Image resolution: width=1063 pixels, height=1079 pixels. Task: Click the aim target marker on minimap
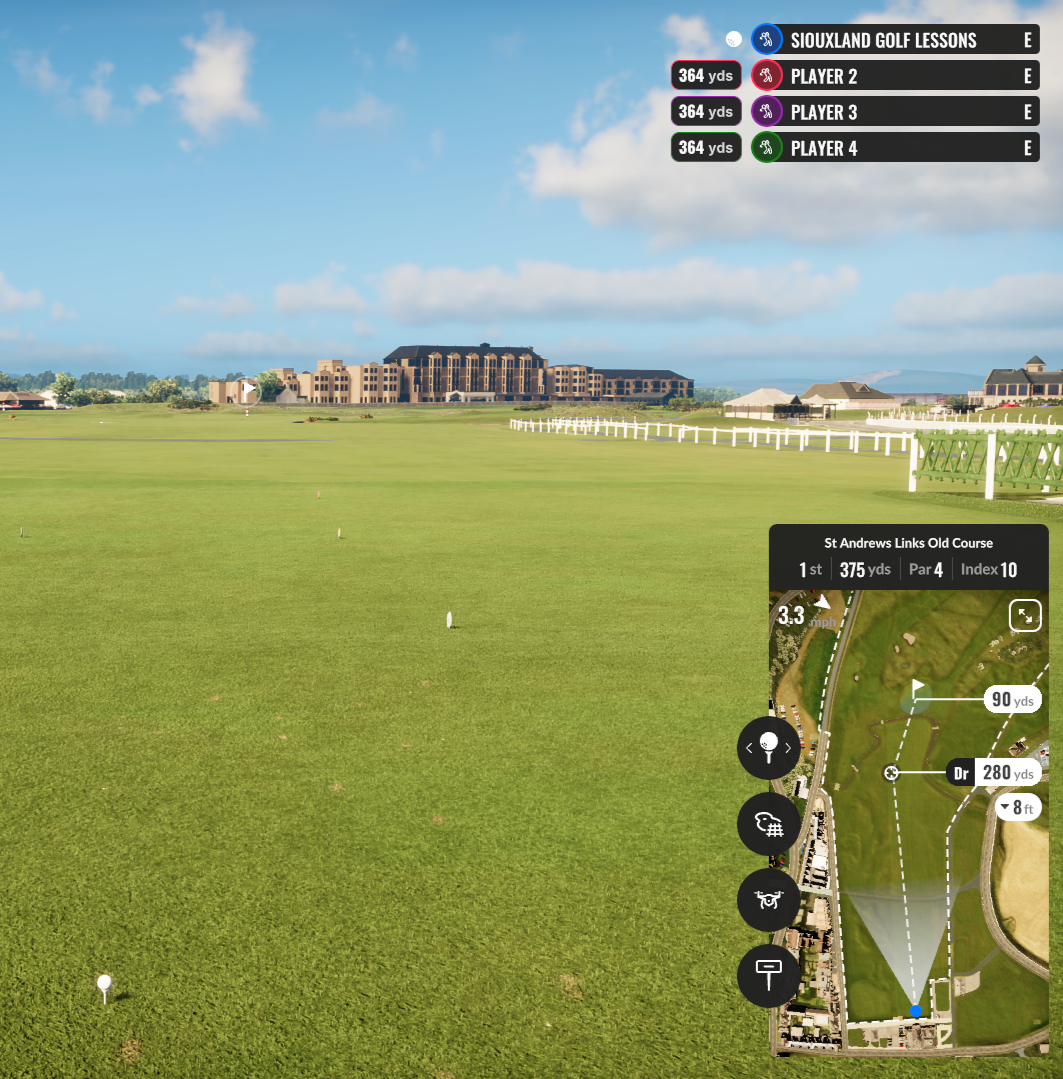(891, 773)
